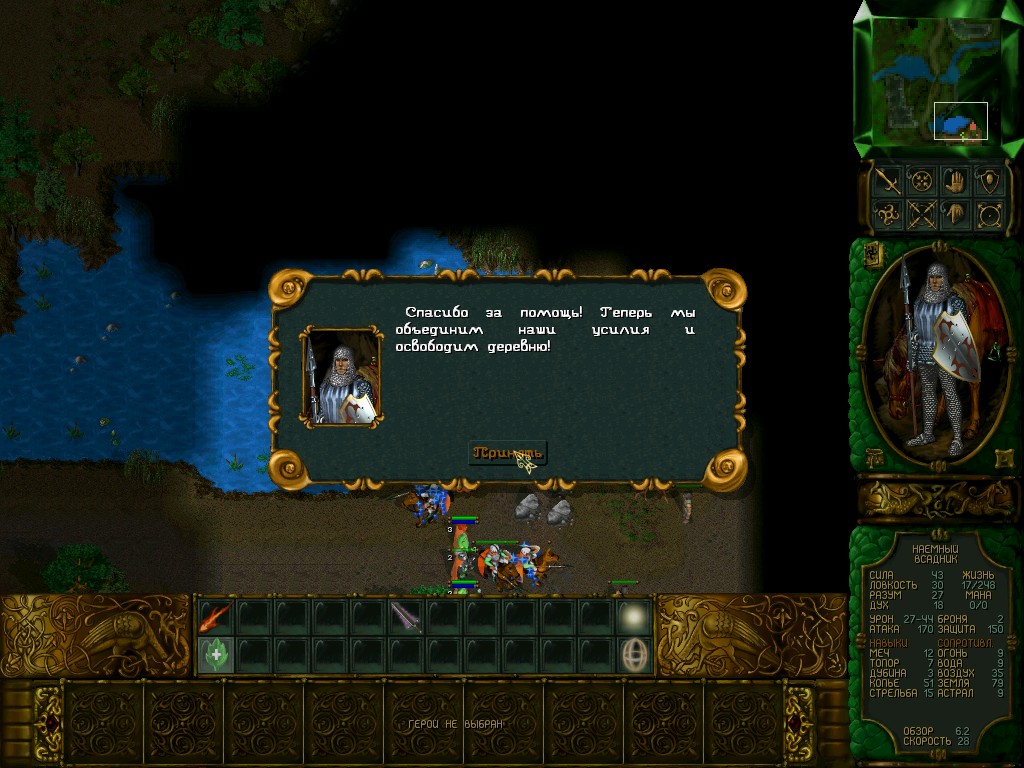This screenshot has width=1024, height=768.
Task: Activate the circle with outward arrows command
Action: [990, 214]
